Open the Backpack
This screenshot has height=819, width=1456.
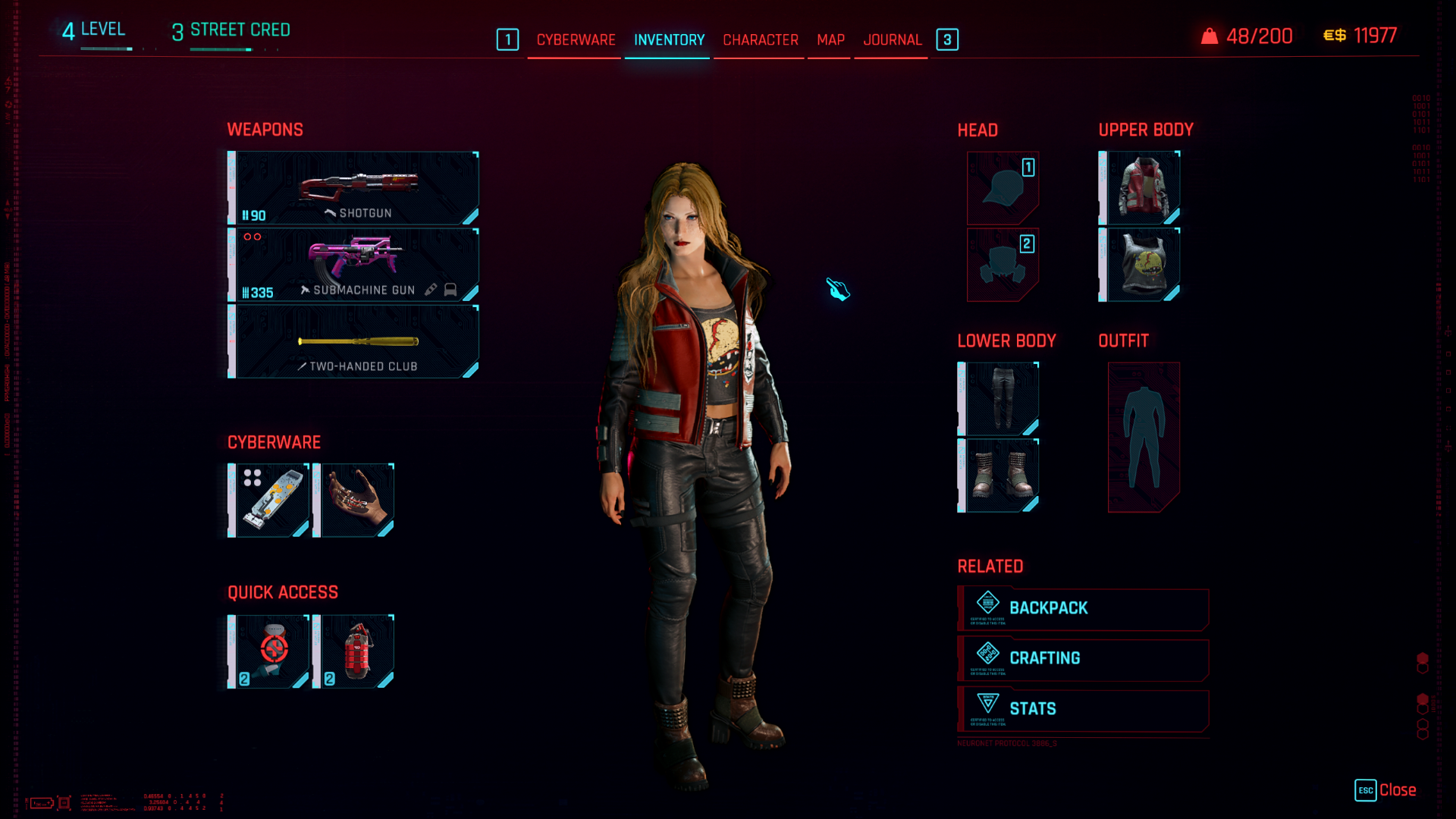(1083, 608)
